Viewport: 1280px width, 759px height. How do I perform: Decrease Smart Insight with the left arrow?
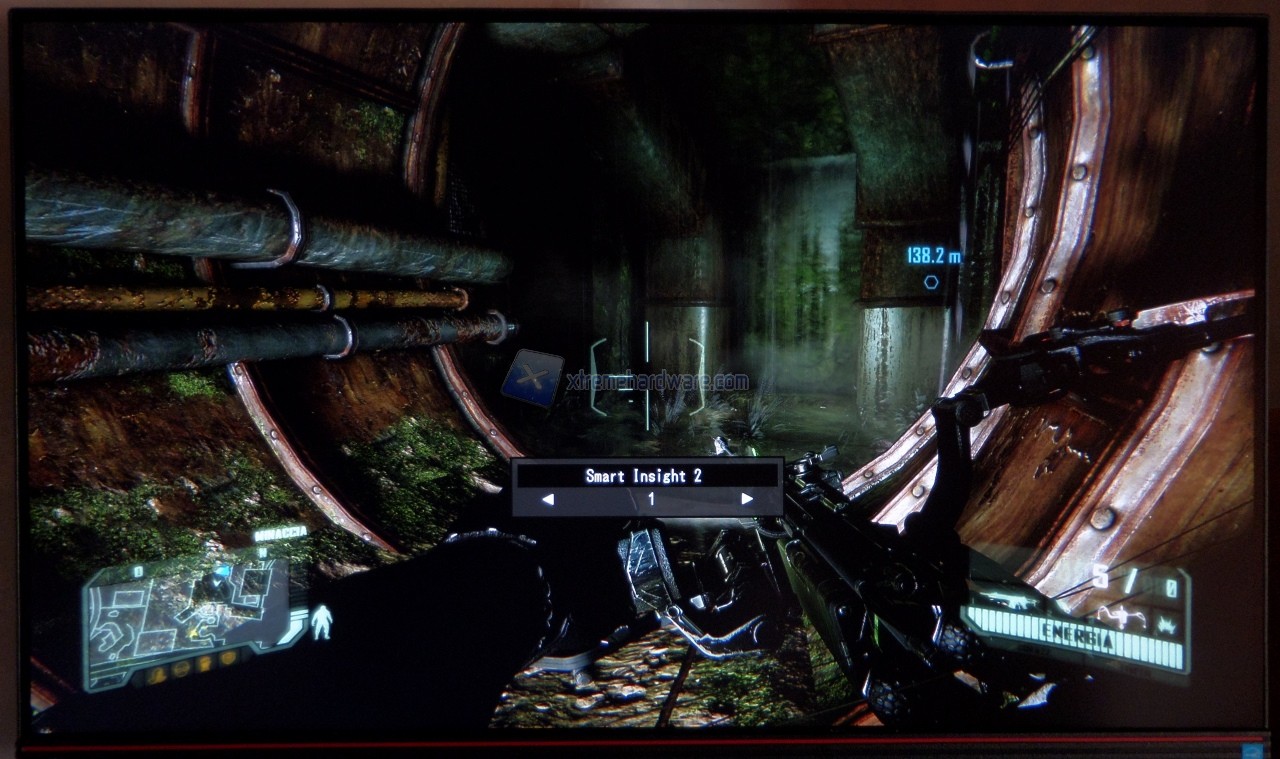point(547,499)
